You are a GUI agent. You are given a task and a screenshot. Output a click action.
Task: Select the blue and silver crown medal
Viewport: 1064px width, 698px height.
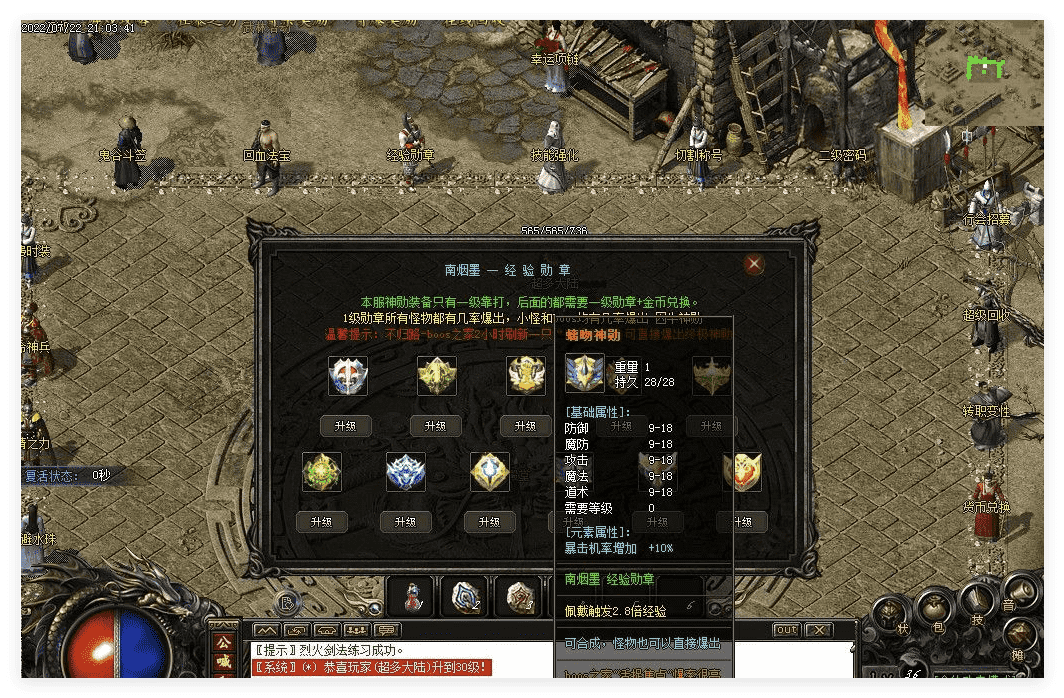pyautogui.click(x=406, y=472)
